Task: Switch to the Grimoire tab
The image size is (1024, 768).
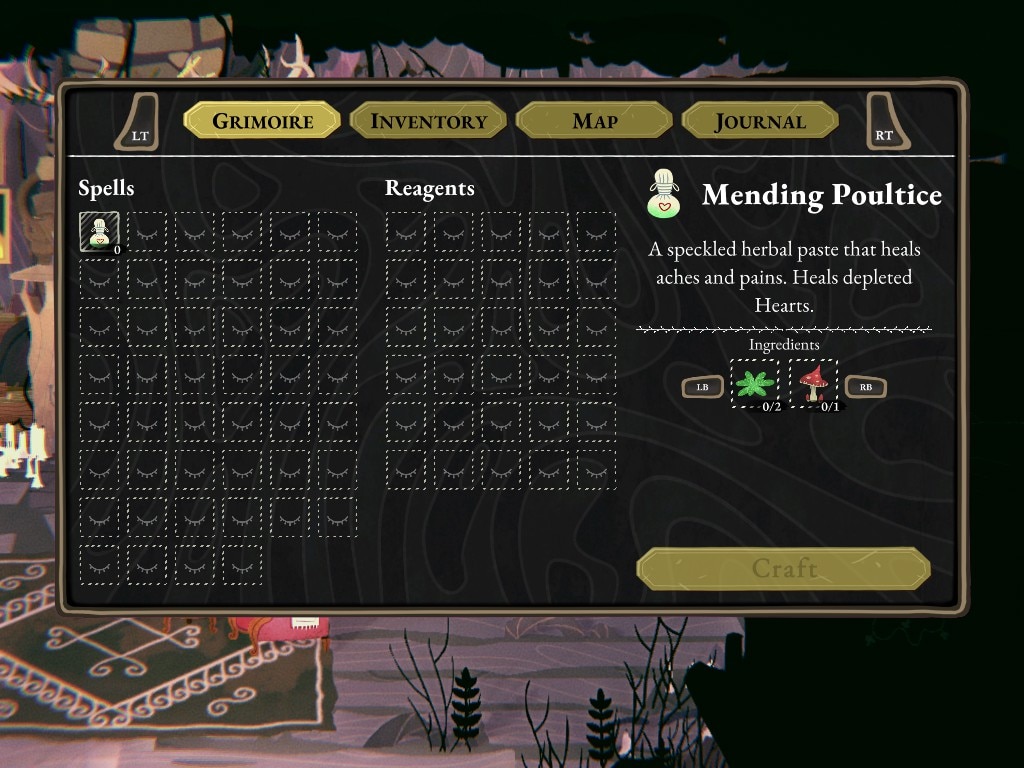Action: pos(262,121)
